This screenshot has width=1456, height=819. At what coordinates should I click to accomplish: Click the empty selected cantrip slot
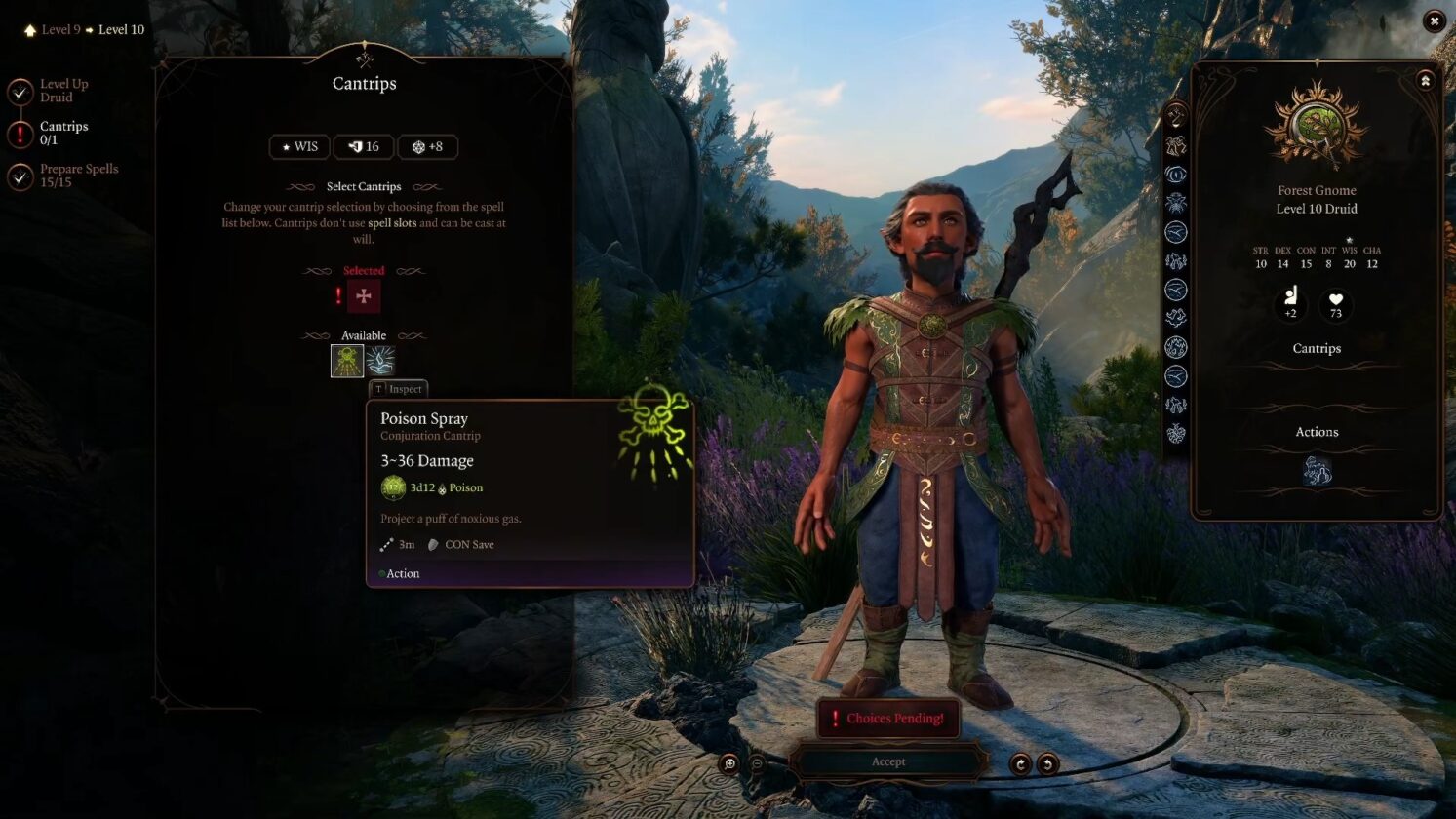364,296
